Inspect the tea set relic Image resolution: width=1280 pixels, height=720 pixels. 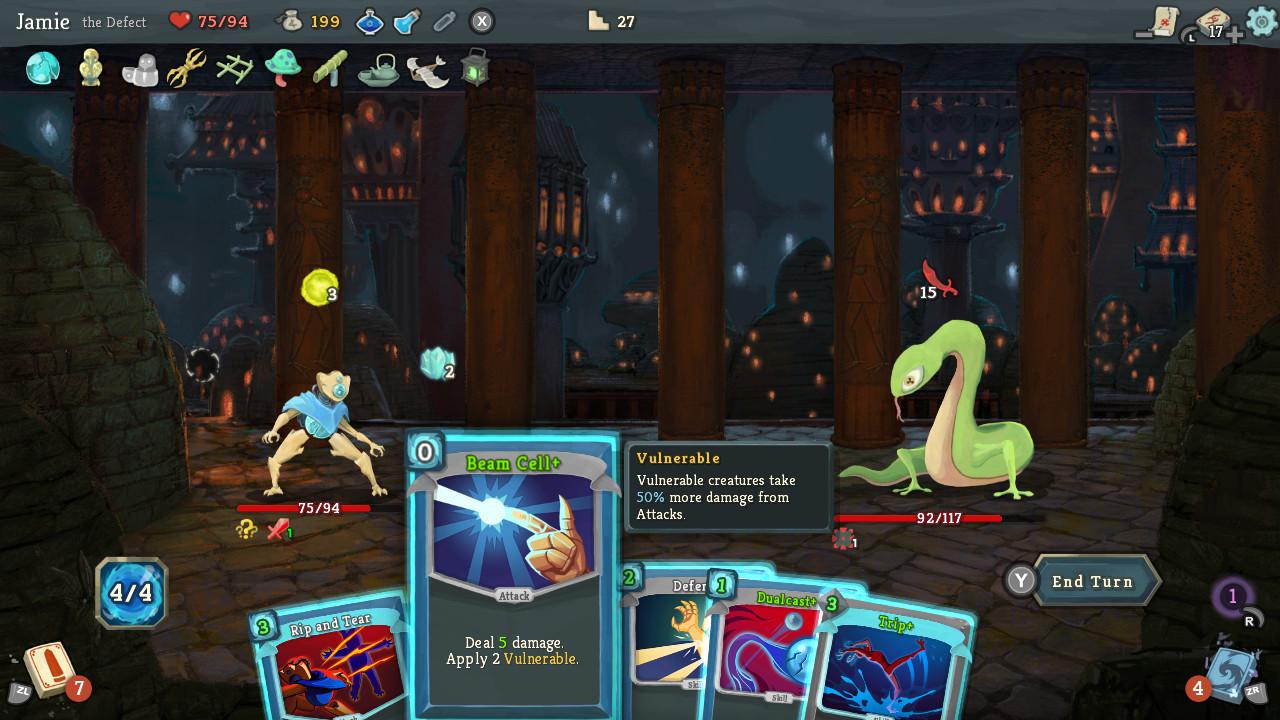[x=379, y=68]
